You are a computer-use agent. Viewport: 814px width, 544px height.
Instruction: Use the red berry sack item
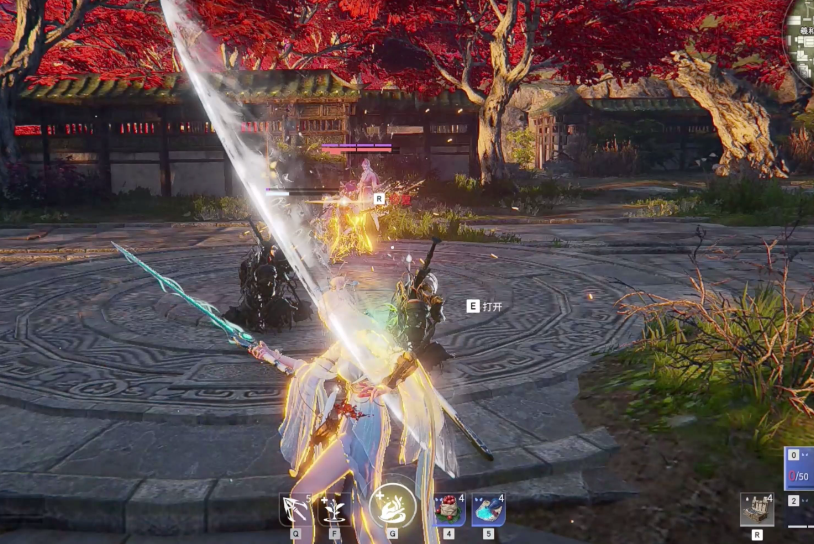(449, 509)
